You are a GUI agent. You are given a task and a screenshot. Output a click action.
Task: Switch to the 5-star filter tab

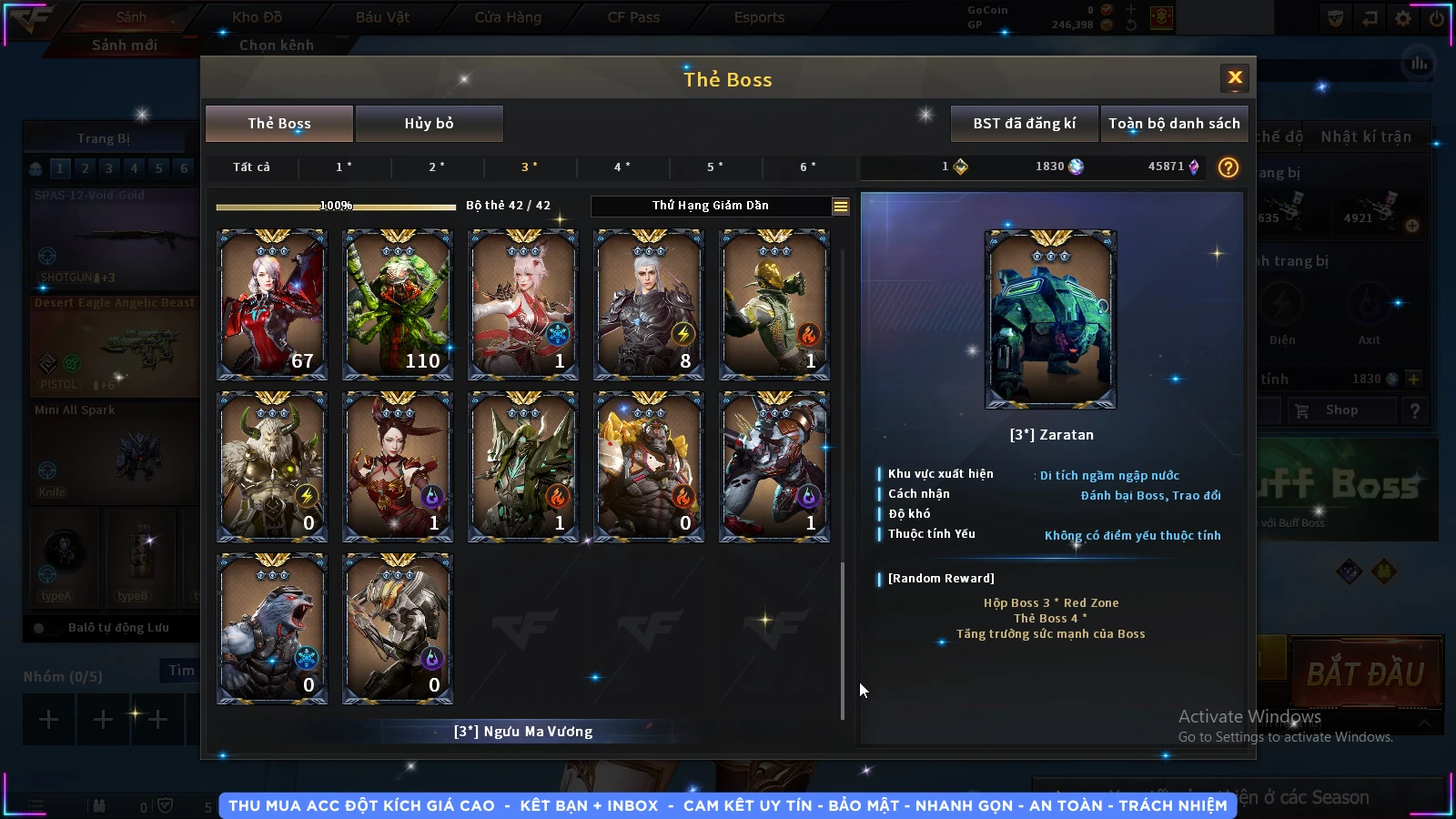(715, 167)
